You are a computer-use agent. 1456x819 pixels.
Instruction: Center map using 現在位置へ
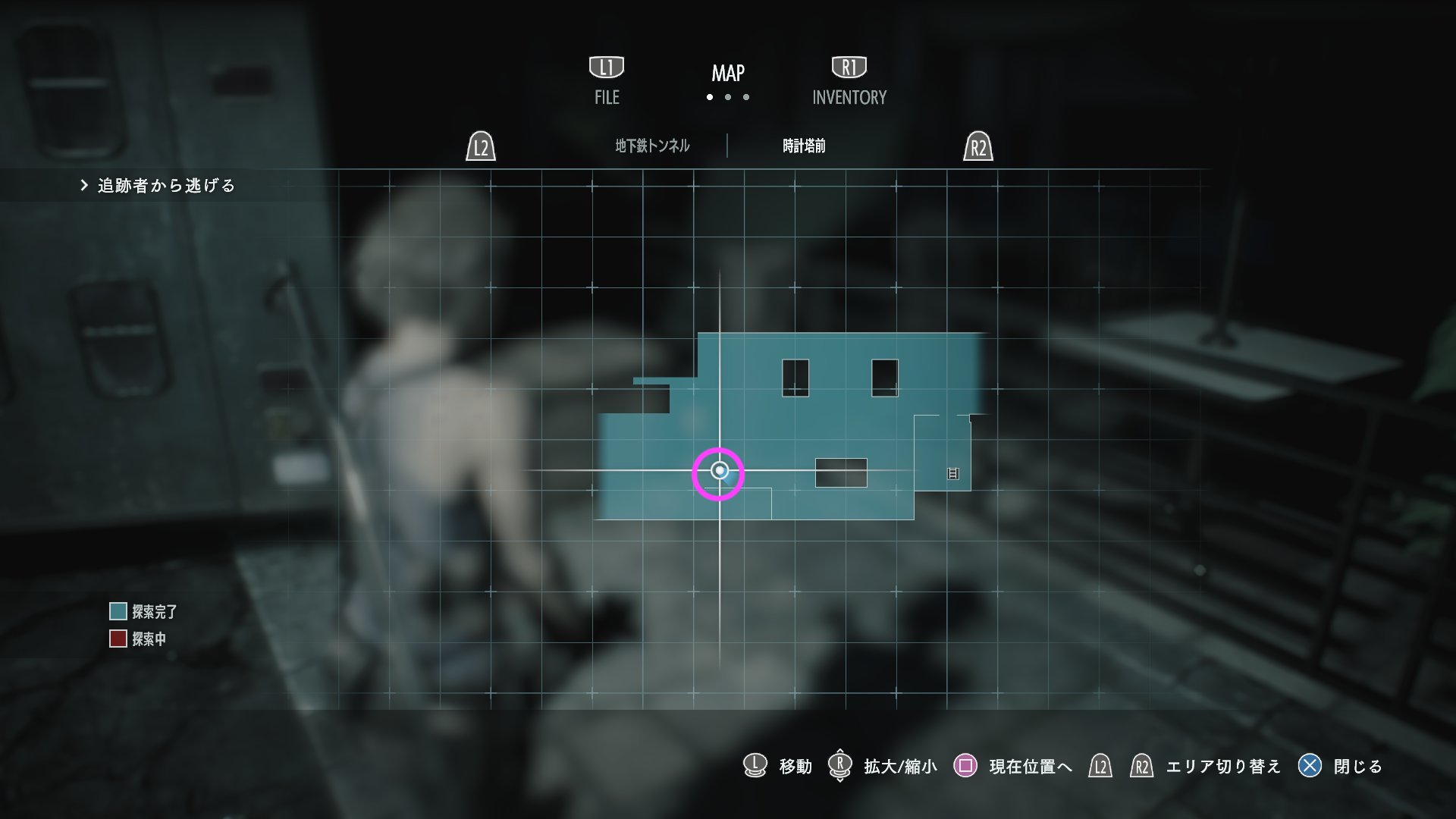coord(1031,767)
